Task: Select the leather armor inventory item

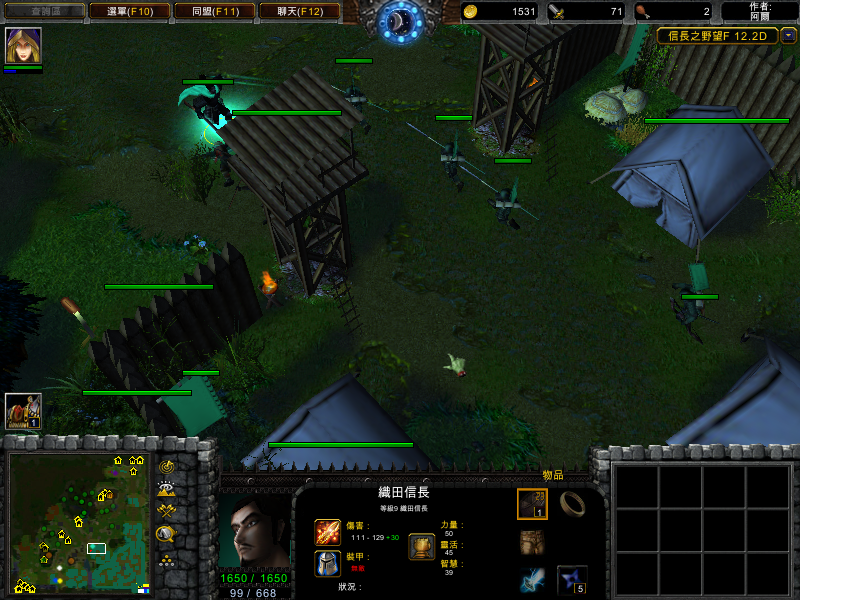Action: (532, 542)
